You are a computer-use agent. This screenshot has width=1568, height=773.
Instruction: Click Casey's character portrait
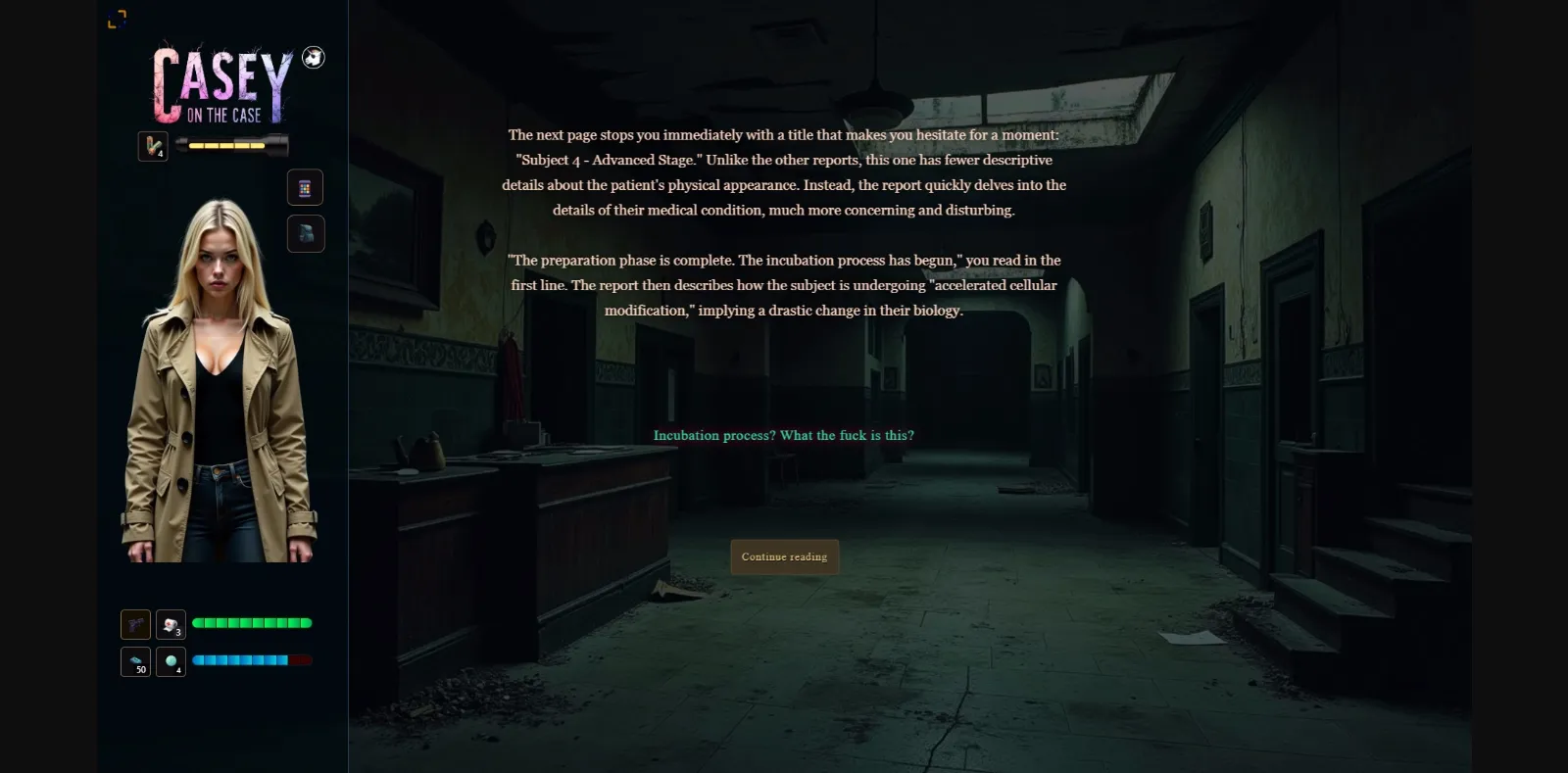click(x=220, y=382)
